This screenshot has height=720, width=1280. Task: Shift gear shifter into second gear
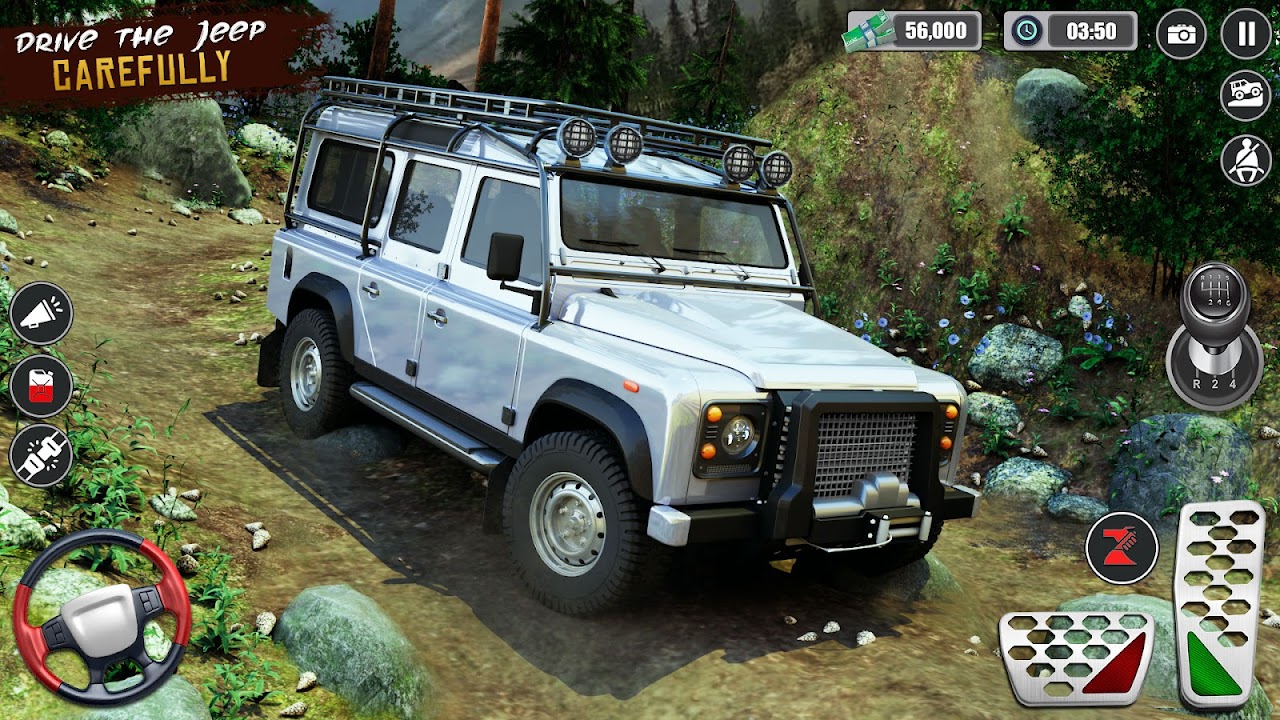click(x=1215, y=383)
